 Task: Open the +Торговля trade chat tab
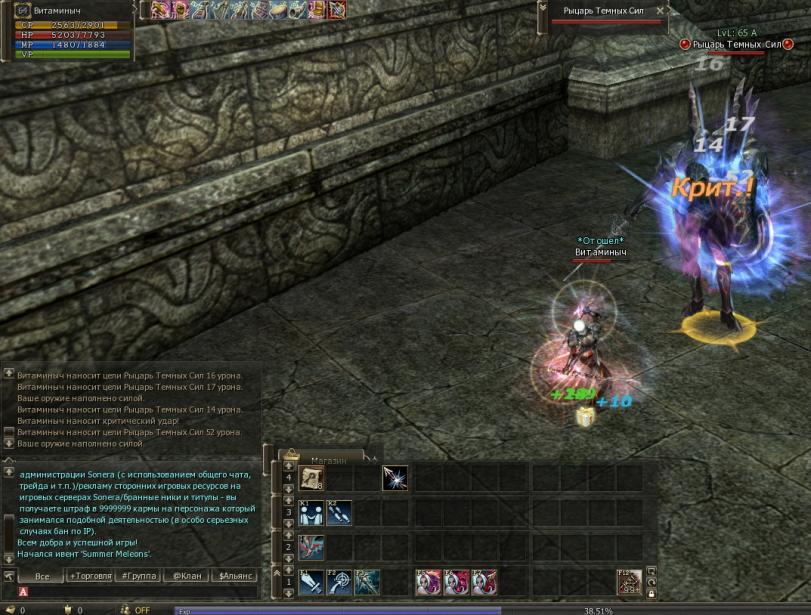click(90, 576)
